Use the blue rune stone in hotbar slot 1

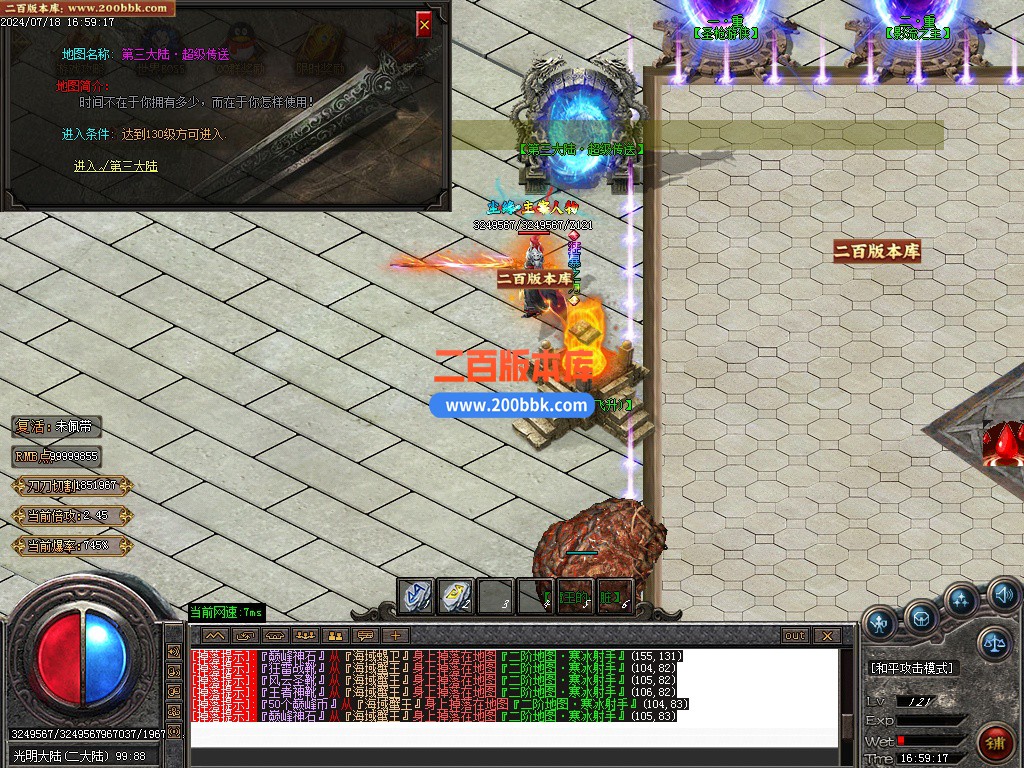coord(416,596)
